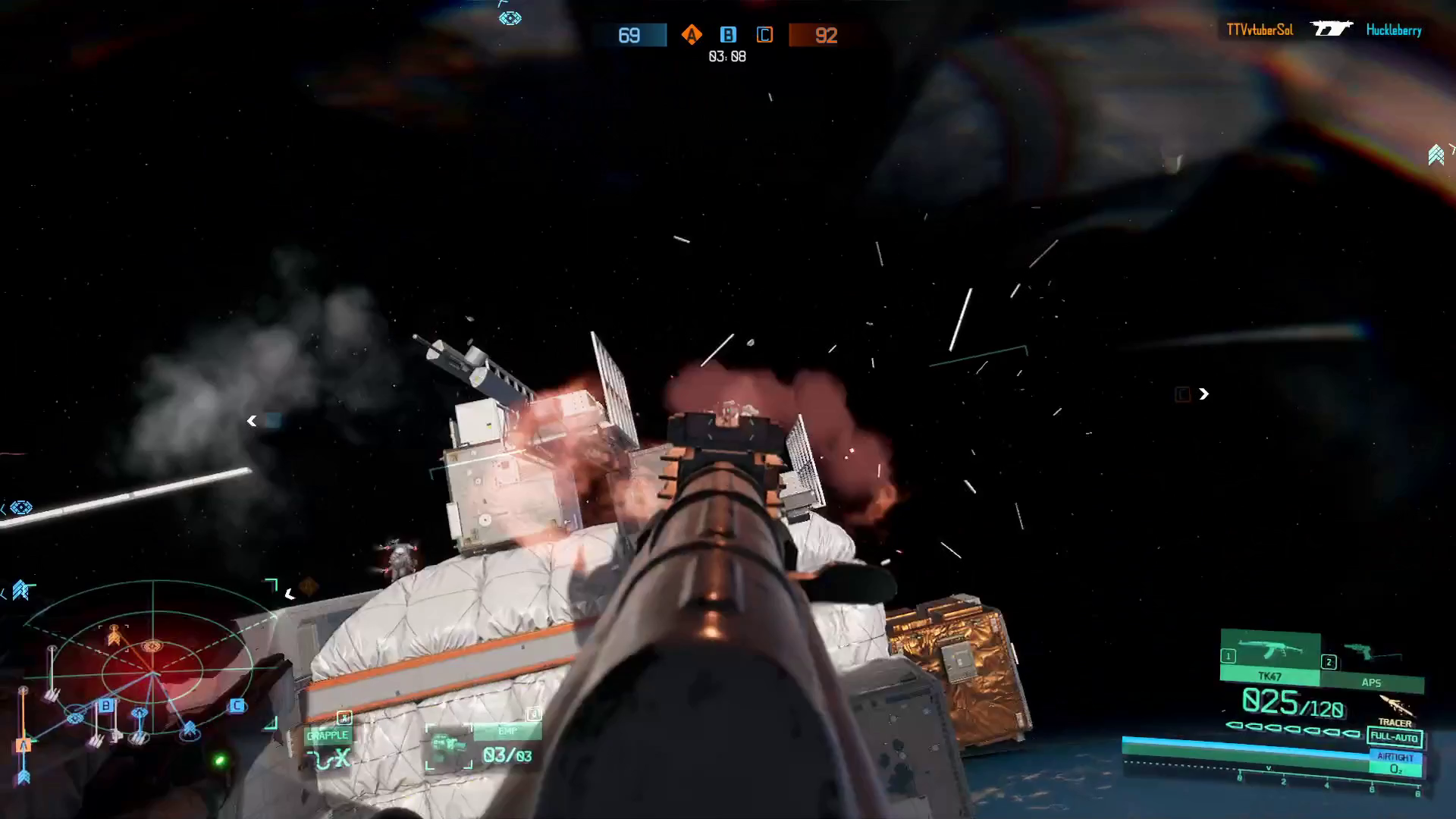Open the TTVvtuberSol player name

tap(1261, 29)
